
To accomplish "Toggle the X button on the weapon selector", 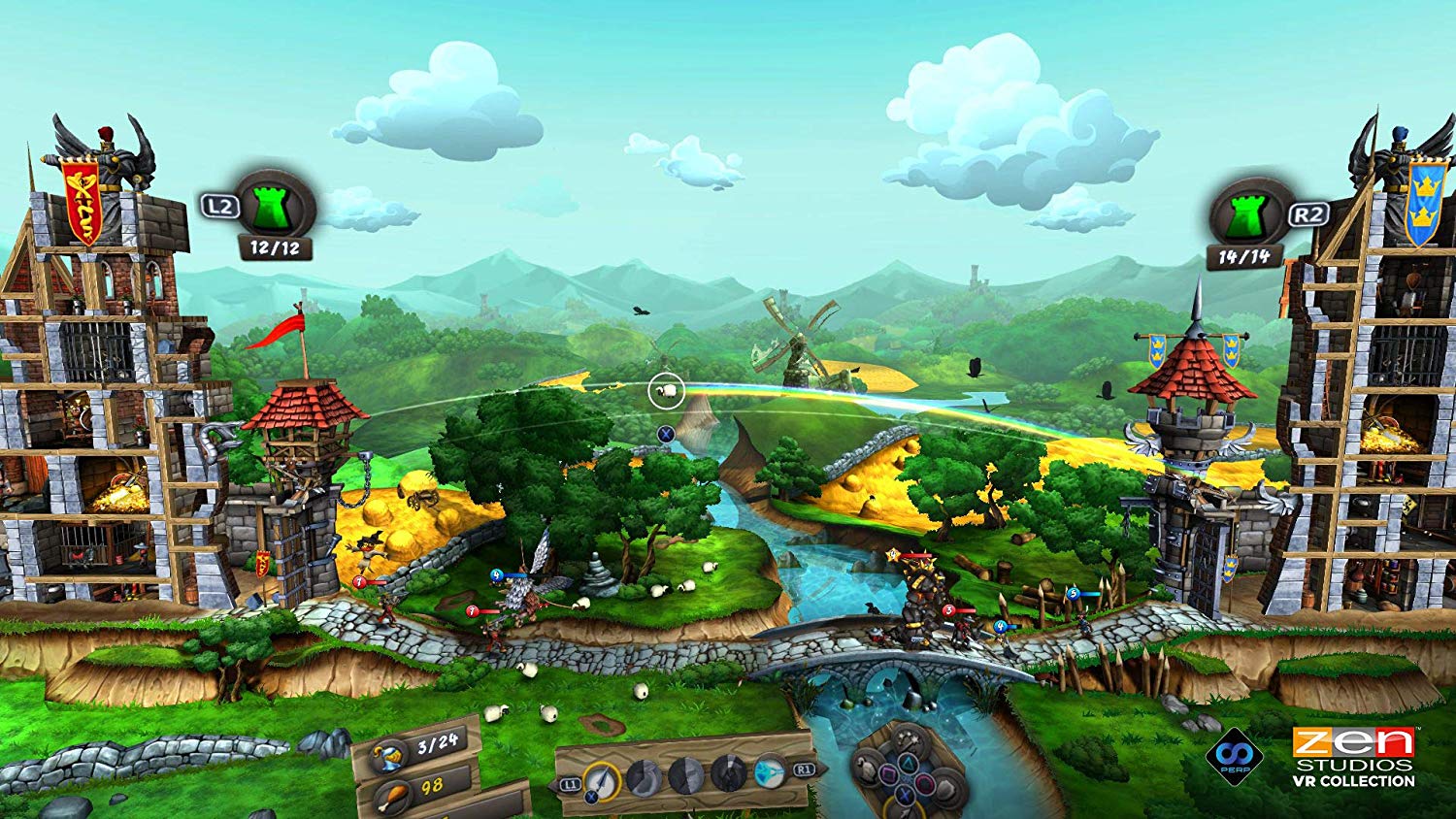I will click(591, 796).
